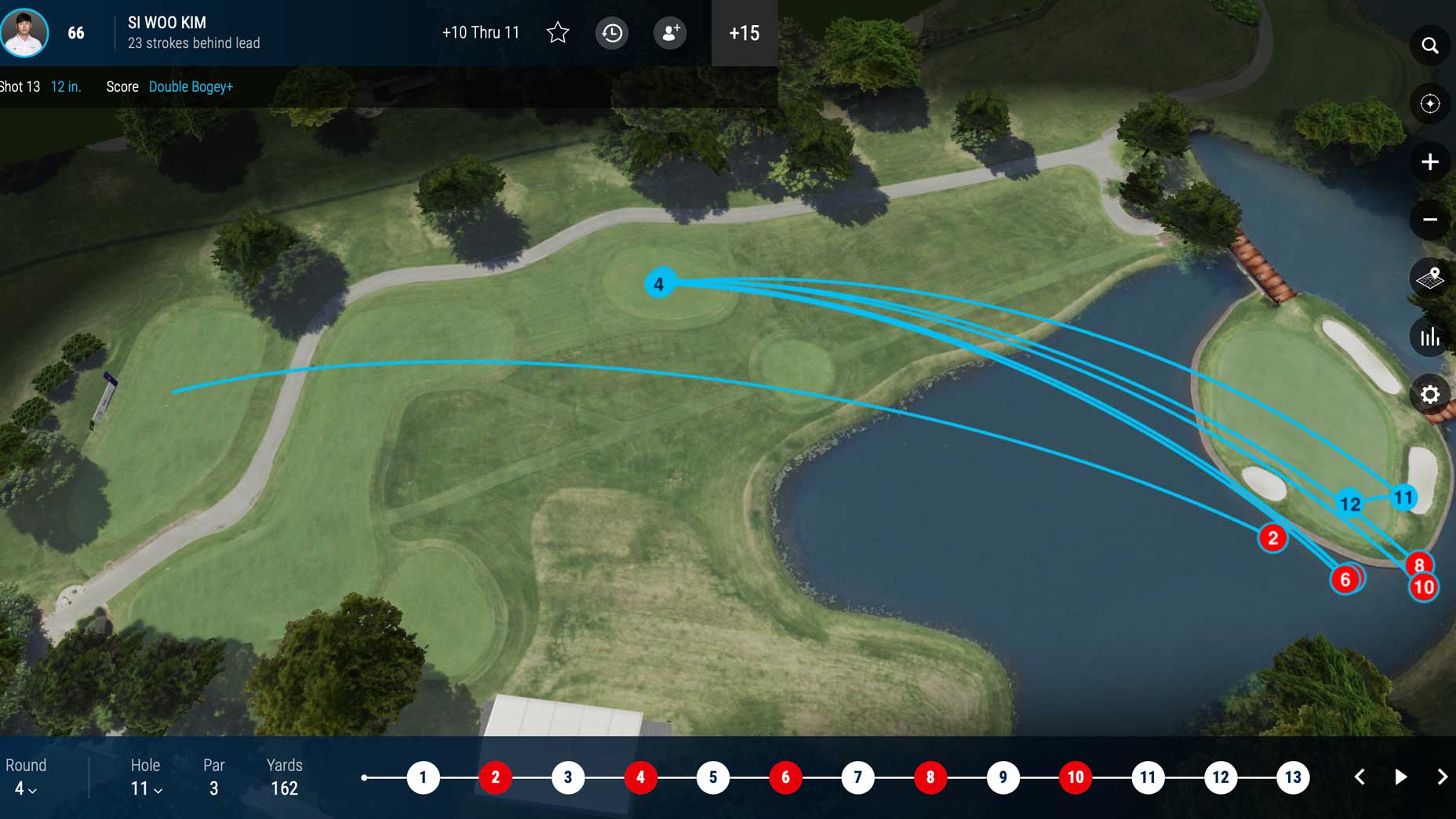1456x819 pixels.
Task: Select red shot 2 on the timeline
Action: [495, 777]
